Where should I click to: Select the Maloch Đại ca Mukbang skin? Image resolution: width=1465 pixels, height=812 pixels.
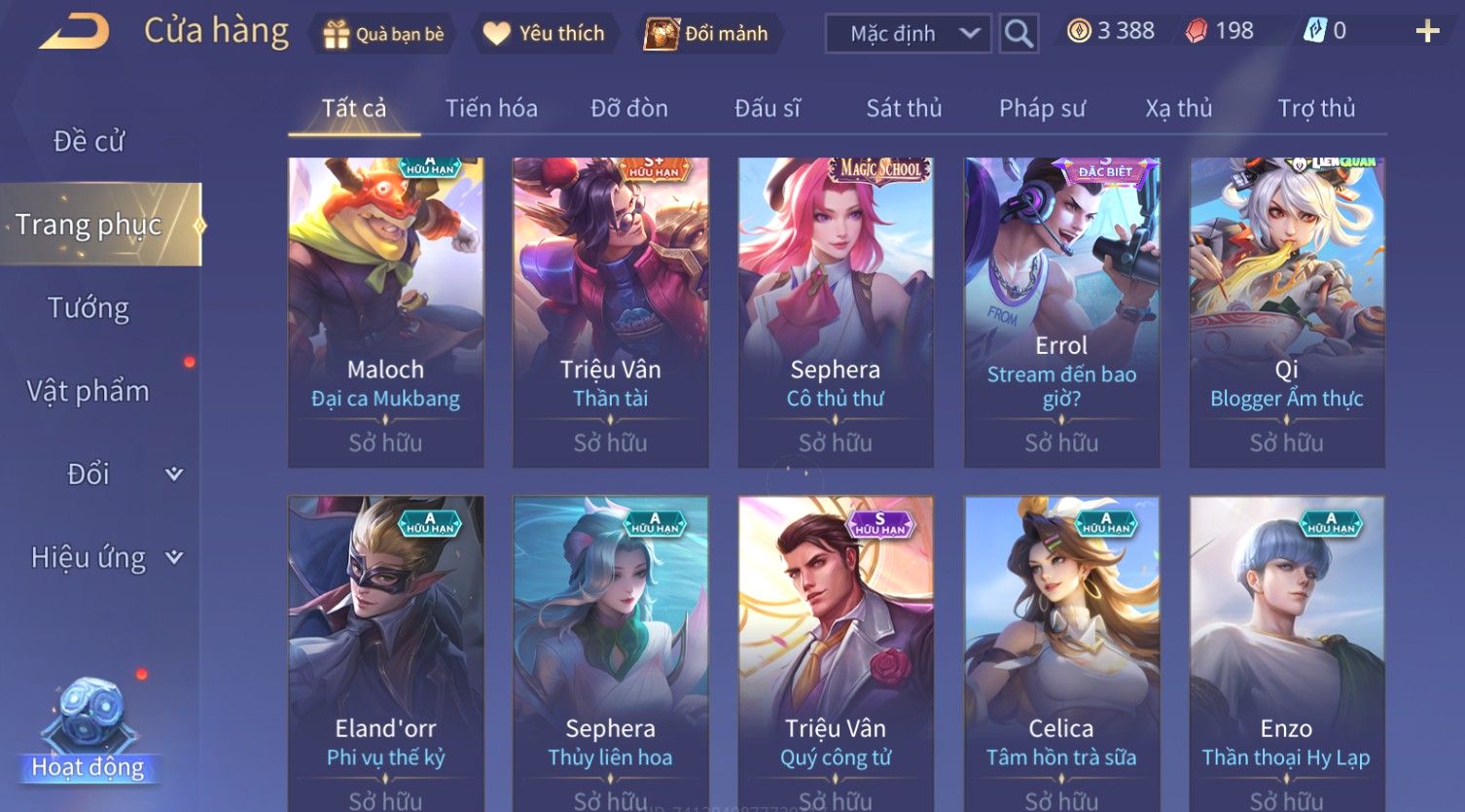385,311
